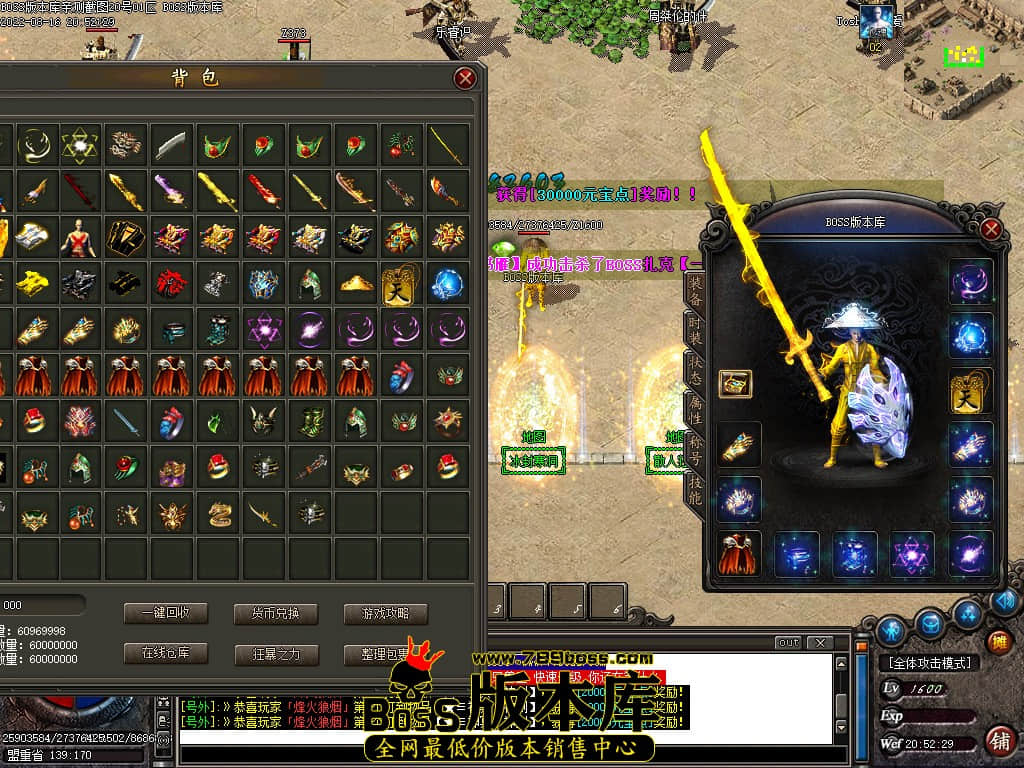Image resolution: width=1024 pixels, height=768 pixels.
Task: Switch to the 时装 fashion tab
Action: [x=695, y=327]
